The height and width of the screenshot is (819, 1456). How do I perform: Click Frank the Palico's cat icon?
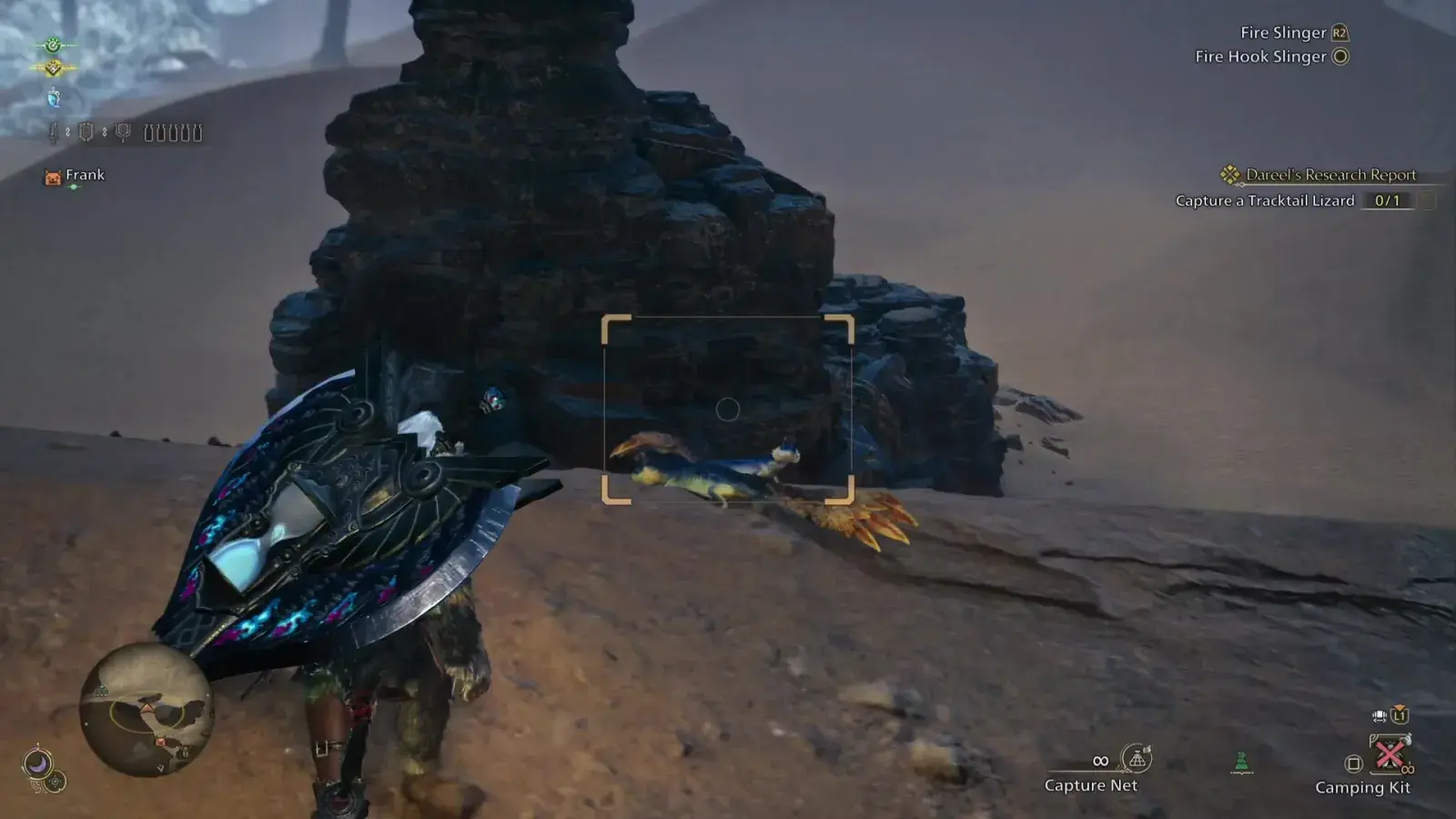pyautogui.click(x=53, y=177)
